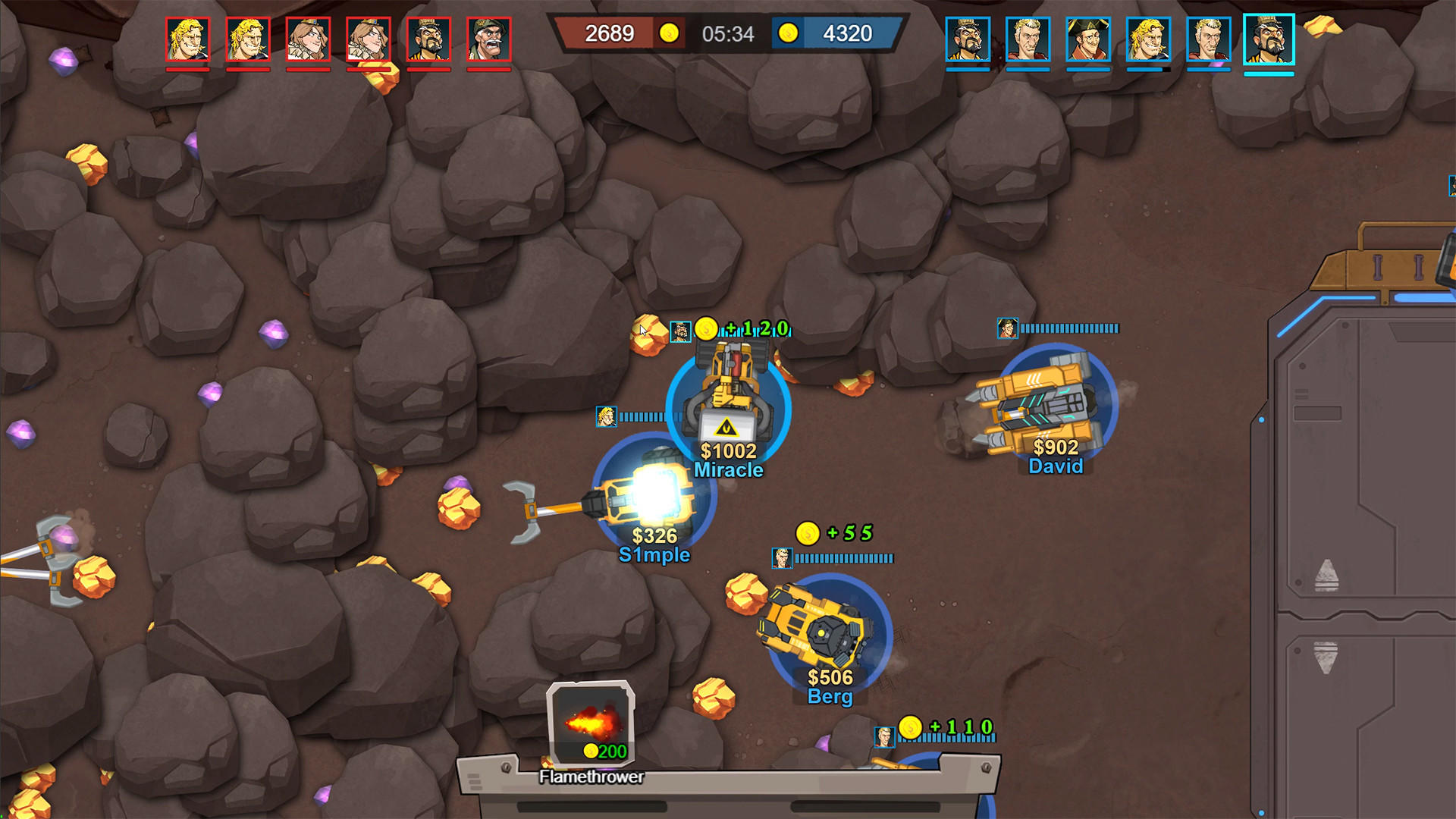
Task: Click the Flamethrower label on the bottom bar
Action: (590, 777)
